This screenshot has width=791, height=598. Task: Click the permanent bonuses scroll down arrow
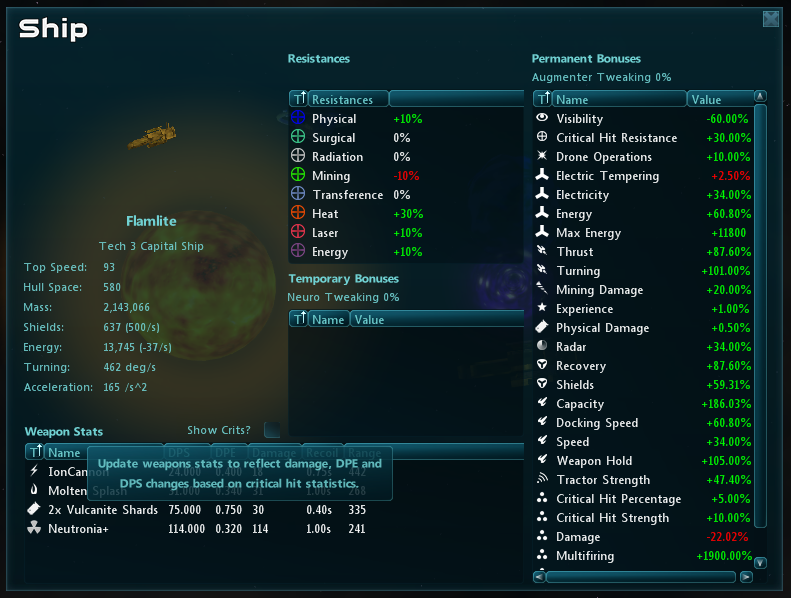tap(760, 563)
